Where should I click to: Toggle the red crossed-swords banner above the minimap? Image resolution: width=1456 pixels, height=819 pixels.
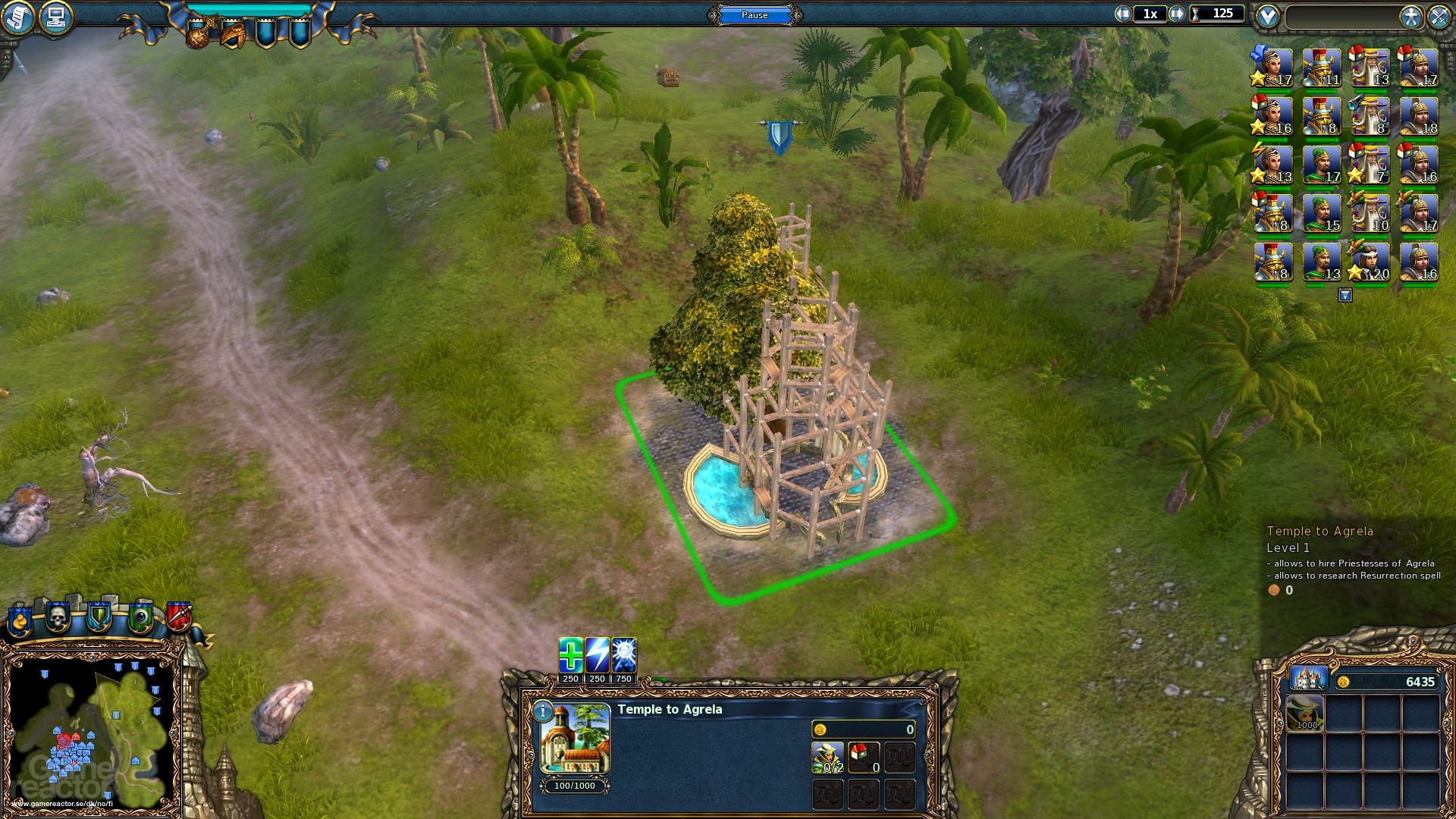coord(182,616)
